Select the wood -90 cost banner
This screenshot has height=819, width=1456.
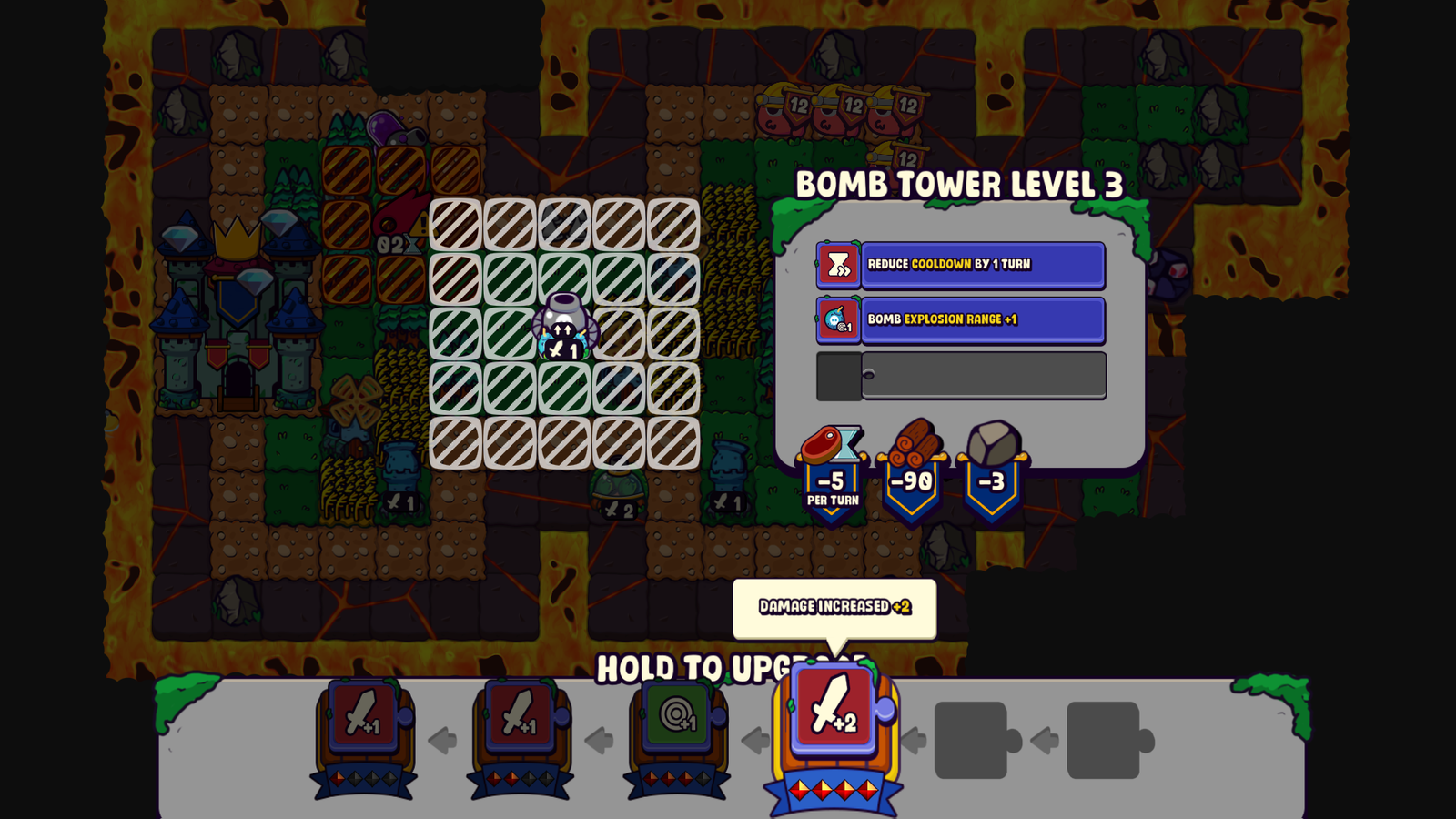tap(915, 480)
